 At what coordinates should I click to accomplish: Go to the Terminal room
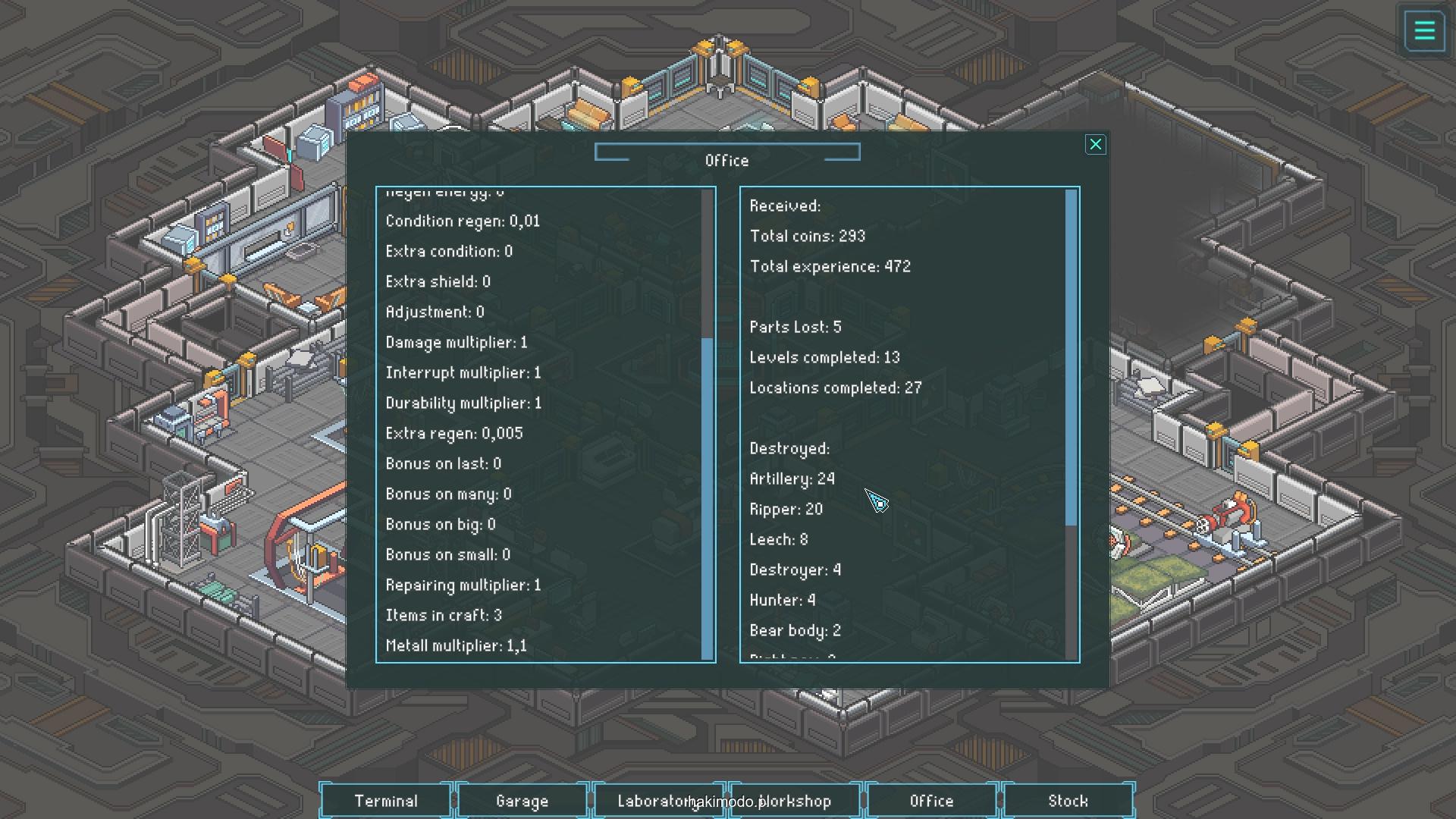(x=386, y=801)
